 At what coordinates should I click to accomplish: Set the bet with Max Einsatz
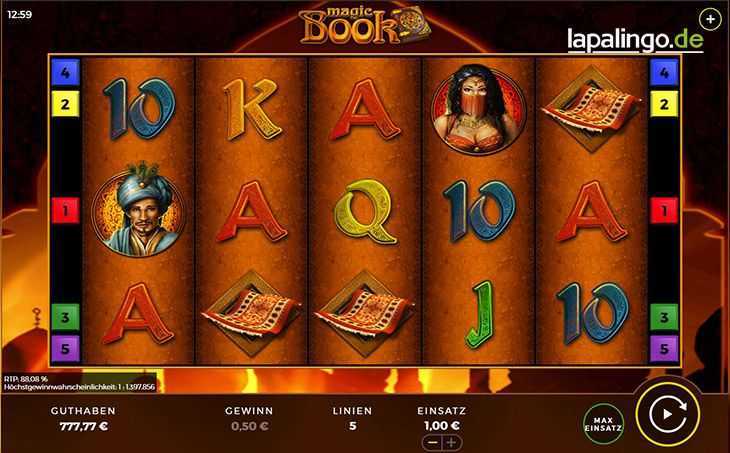(604, 423)
